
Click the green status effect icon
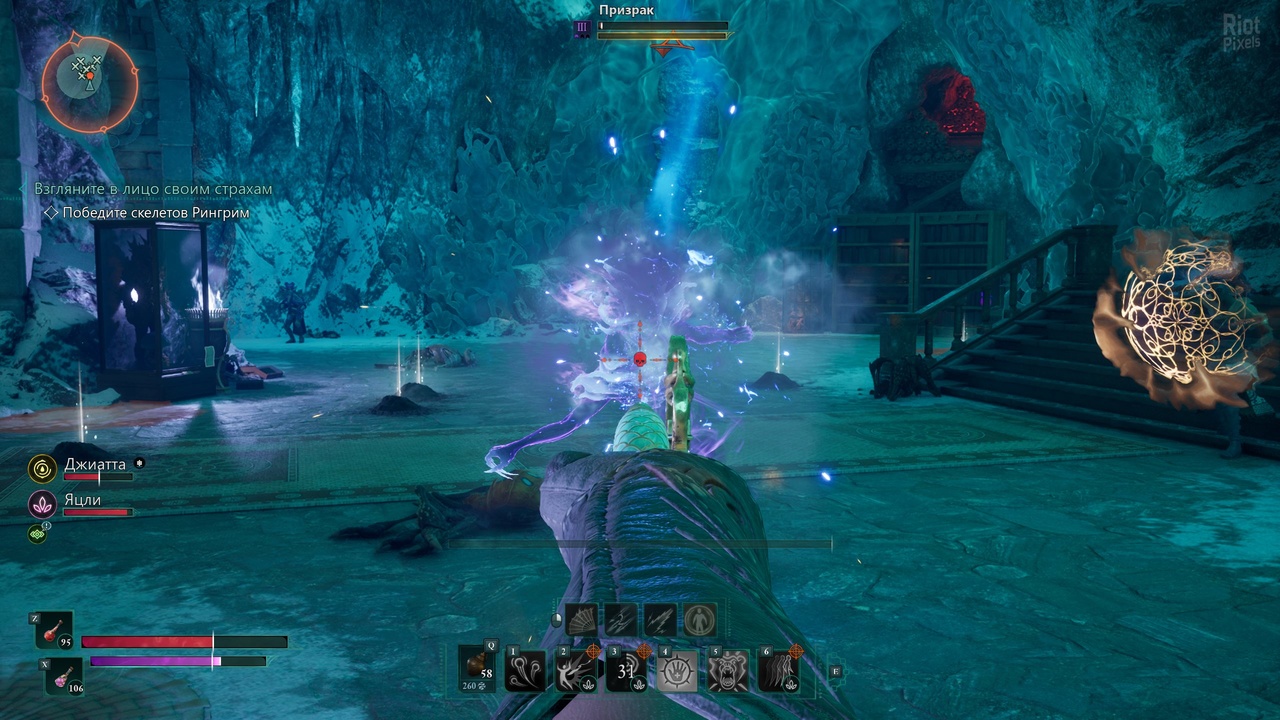pos(37,535)
